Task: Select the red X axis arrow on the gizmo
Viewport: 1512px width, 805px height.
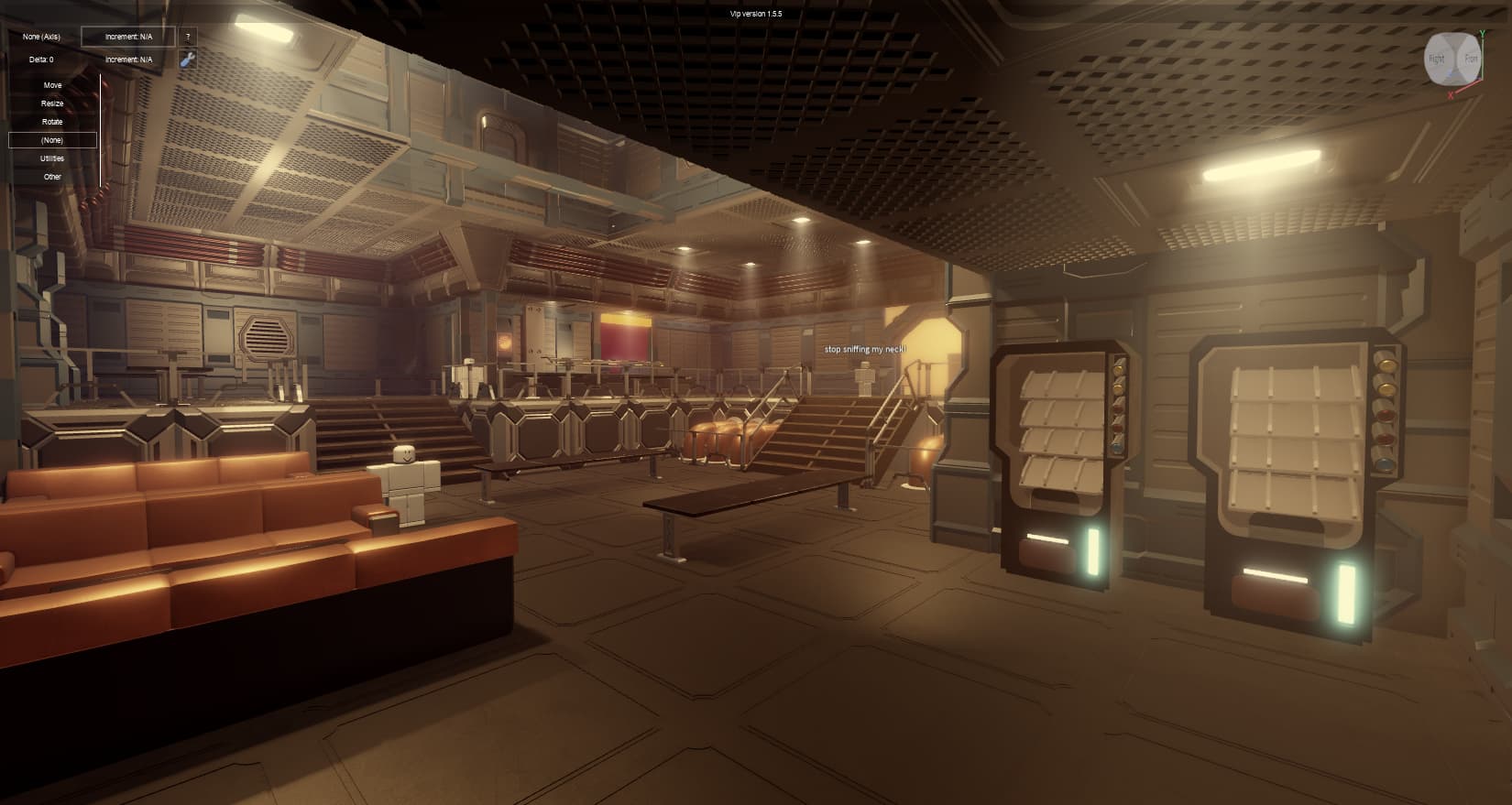Action: point(1450,93)
